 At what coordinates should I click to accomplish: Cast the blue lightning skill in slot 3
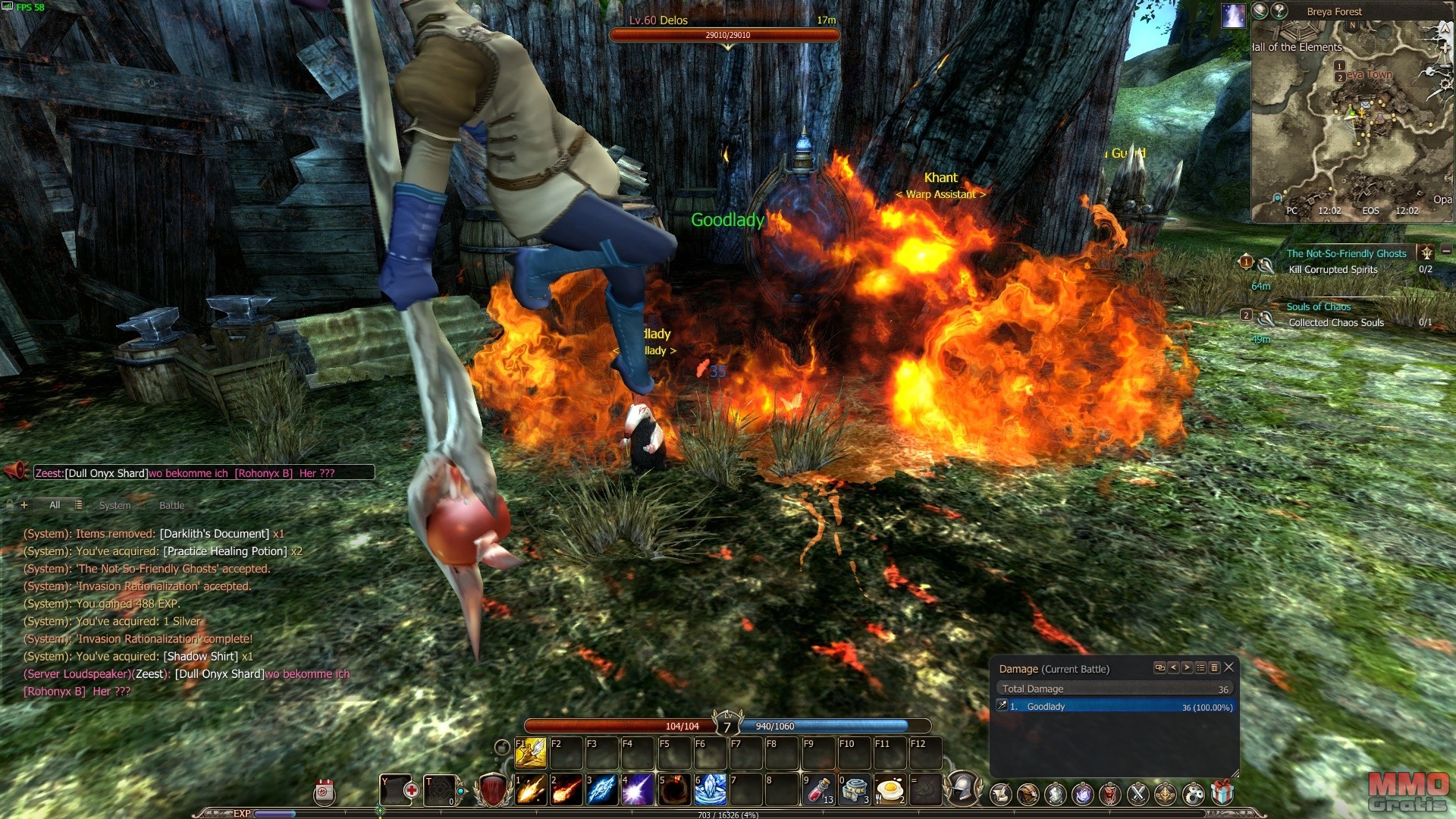601,790
